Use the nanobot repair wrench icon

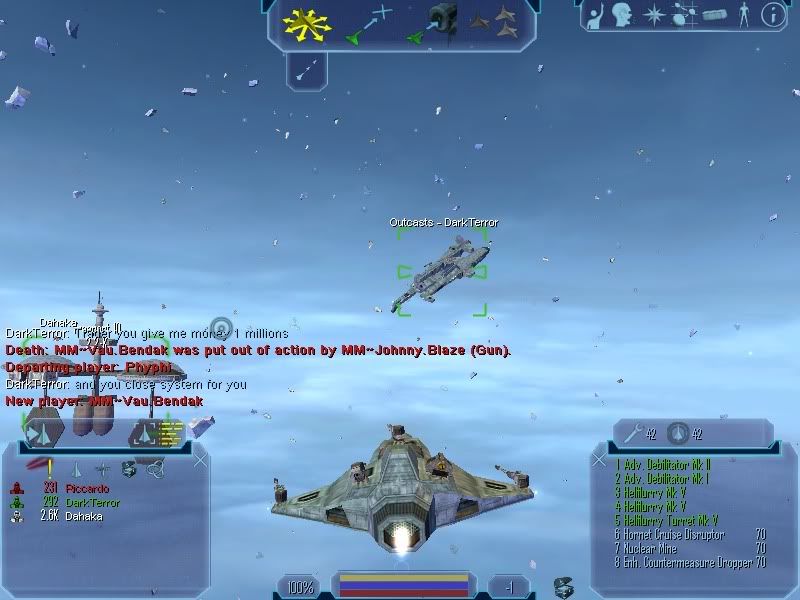point(632,432)
